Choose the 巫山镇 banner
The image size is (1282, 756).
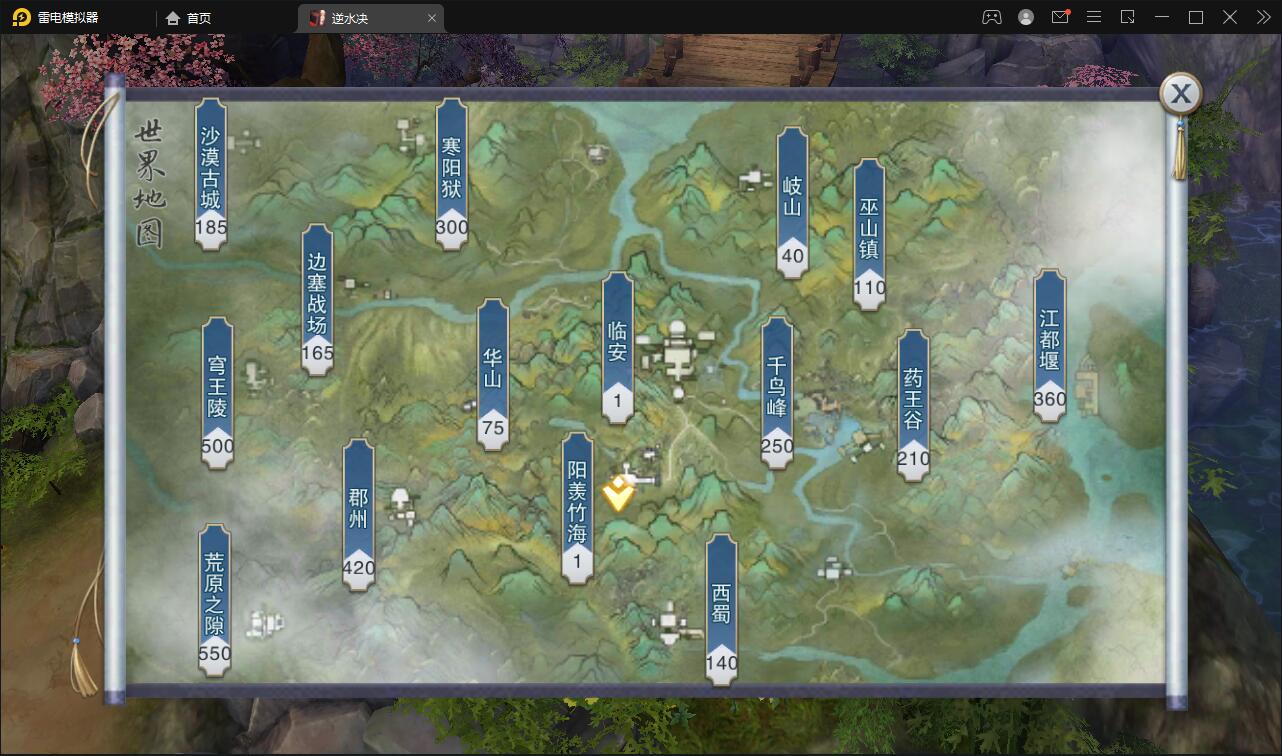[869, 233]
